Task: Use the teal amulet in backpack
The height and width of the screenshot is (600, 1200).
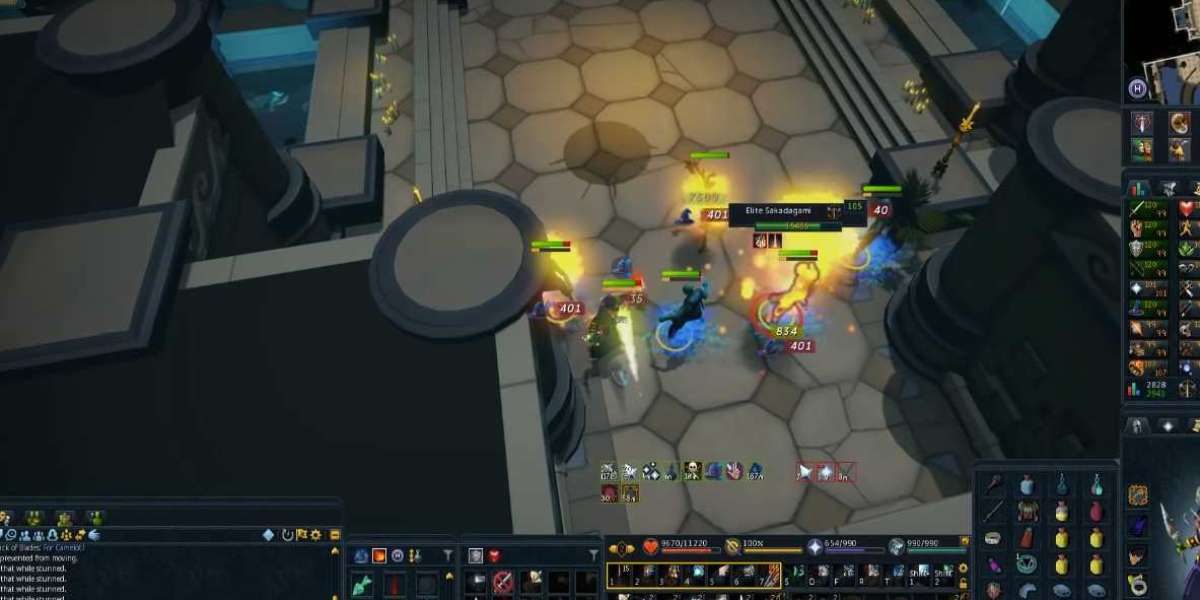Action: coord(1026,565)
